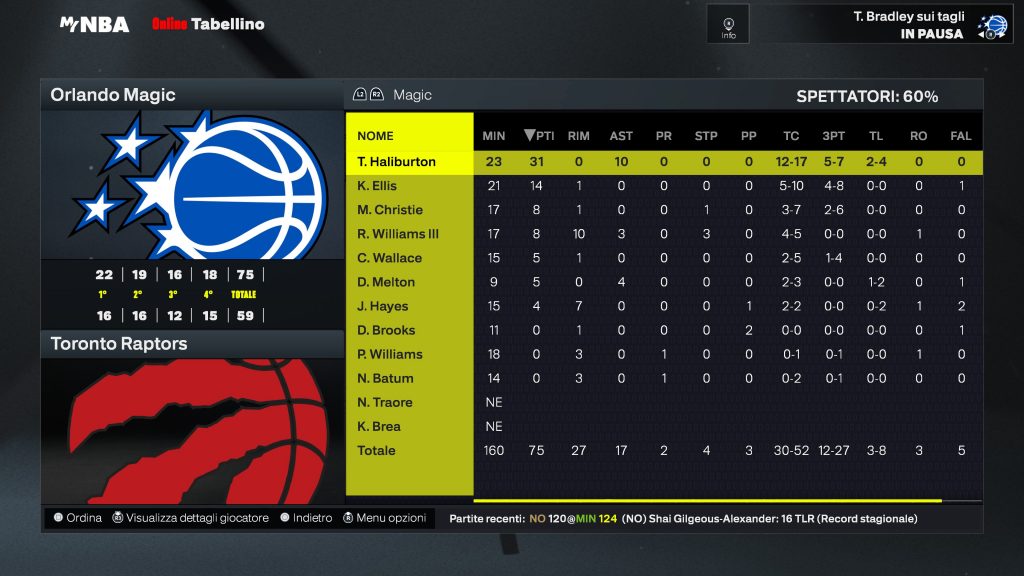This screenshot has width=1024, height=576.
Task: Open the Info icon at top
Action: [728, 24]
